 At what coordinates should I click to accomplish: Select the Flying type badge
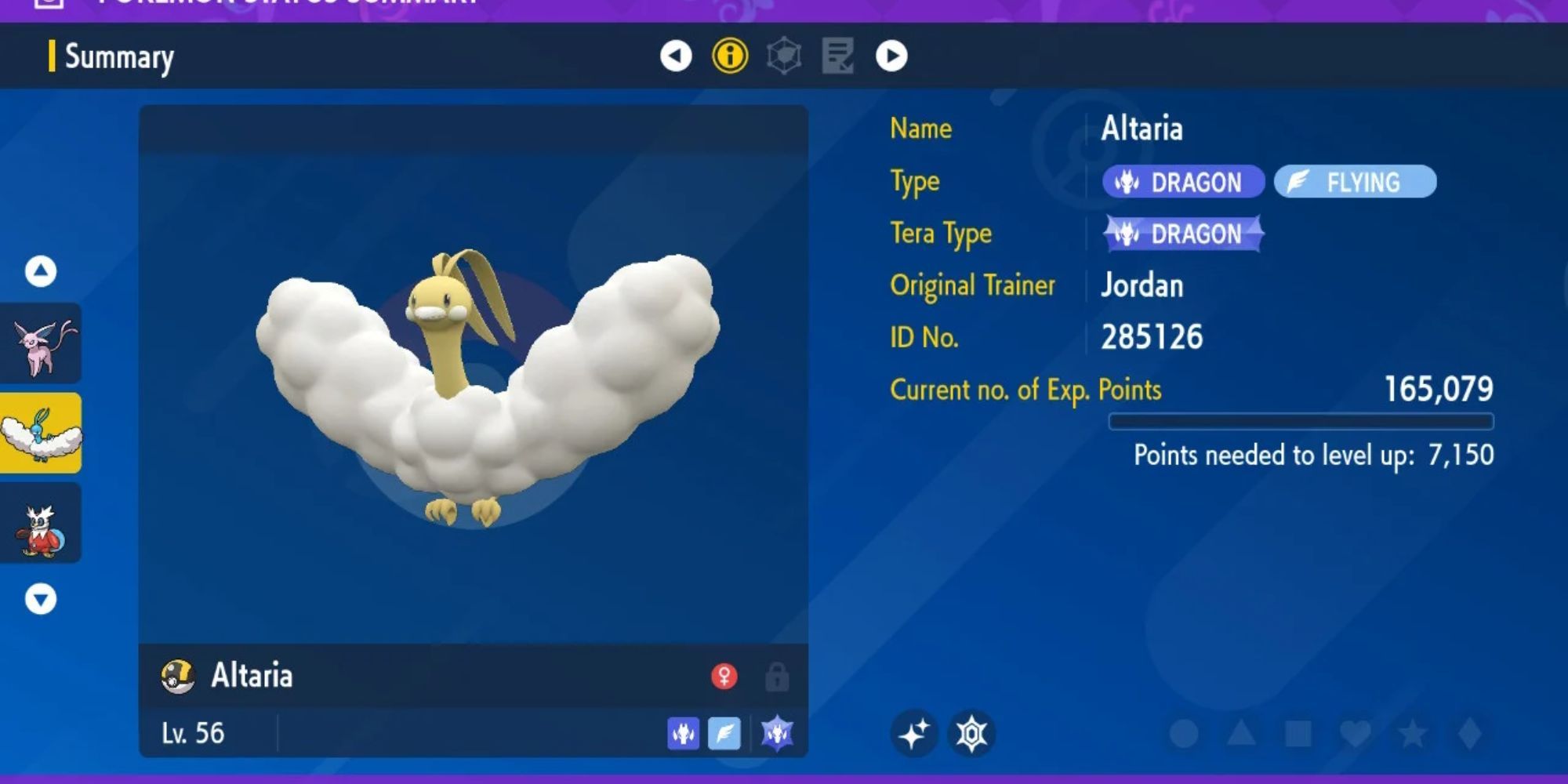[1356, 182]
